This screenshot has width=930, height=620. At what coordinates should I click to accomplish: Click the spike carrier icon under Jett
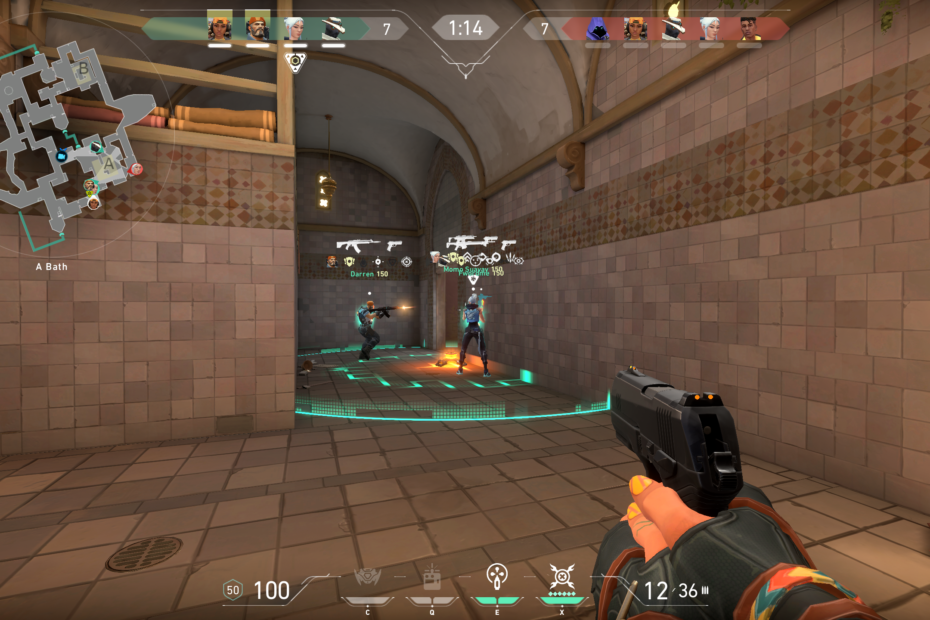(x=294, y=61)
